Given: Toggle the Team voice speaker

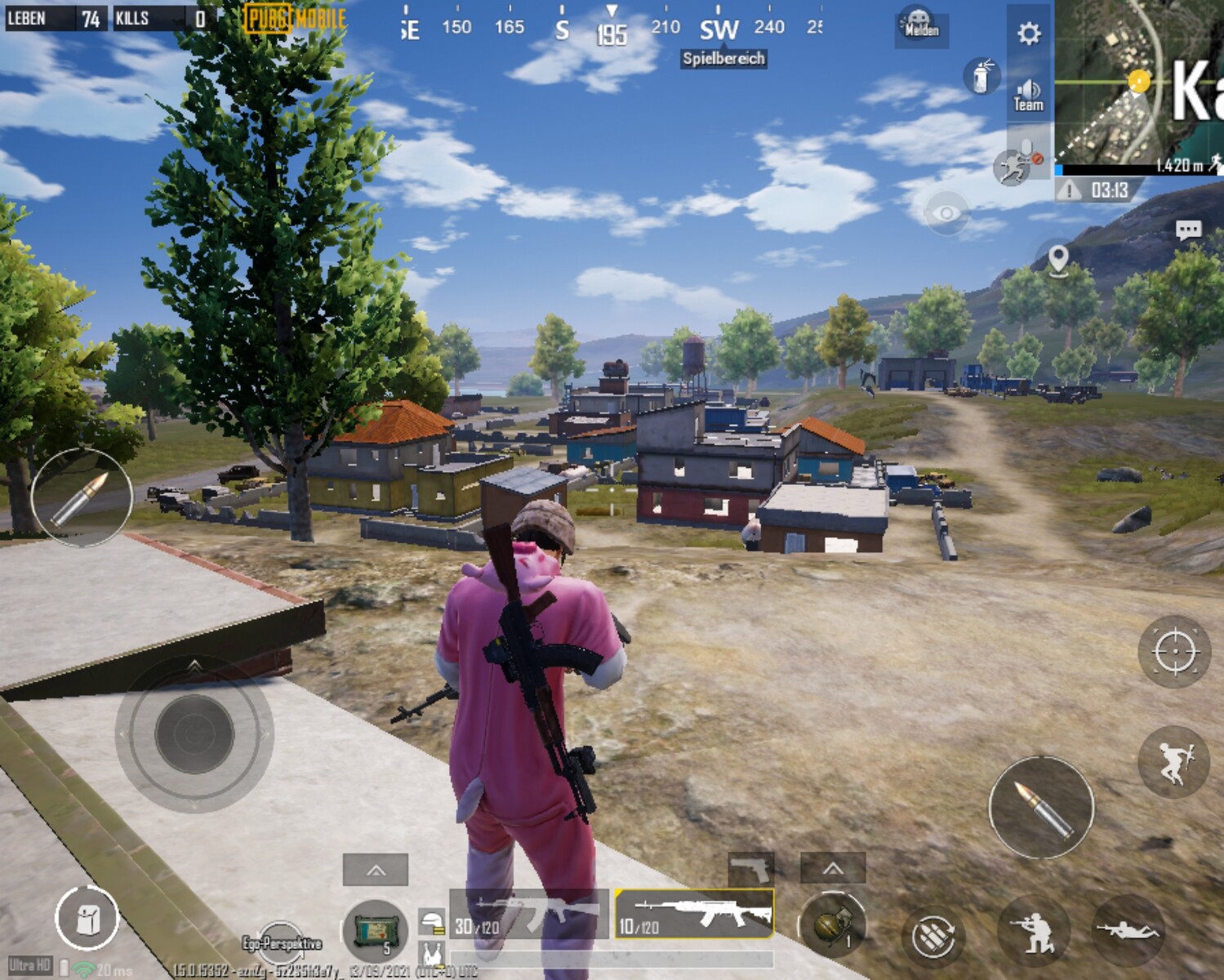Looking at the screenshot, I should (1028, 95).
